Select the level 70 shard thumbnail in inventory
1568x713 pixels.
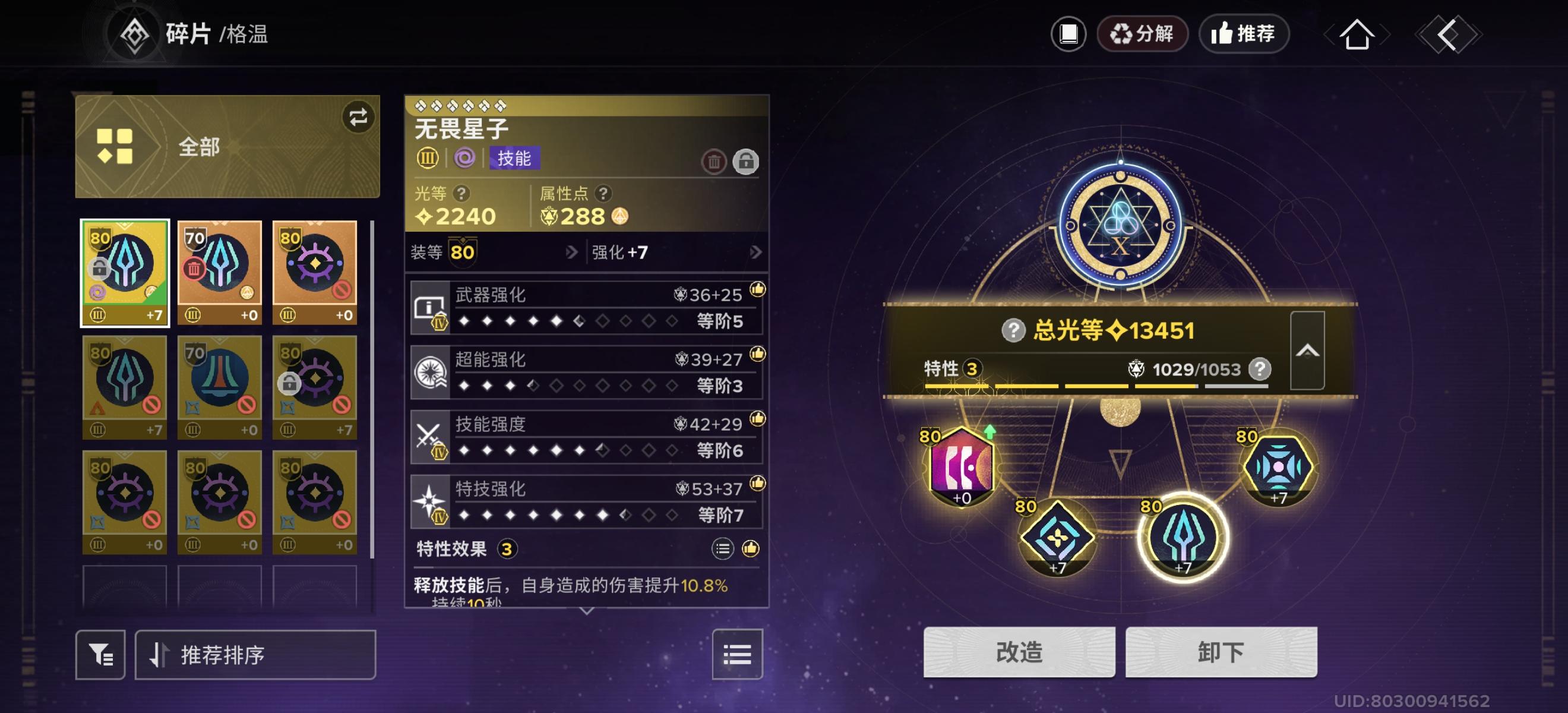pyautogui.click(x=220, y=270)
